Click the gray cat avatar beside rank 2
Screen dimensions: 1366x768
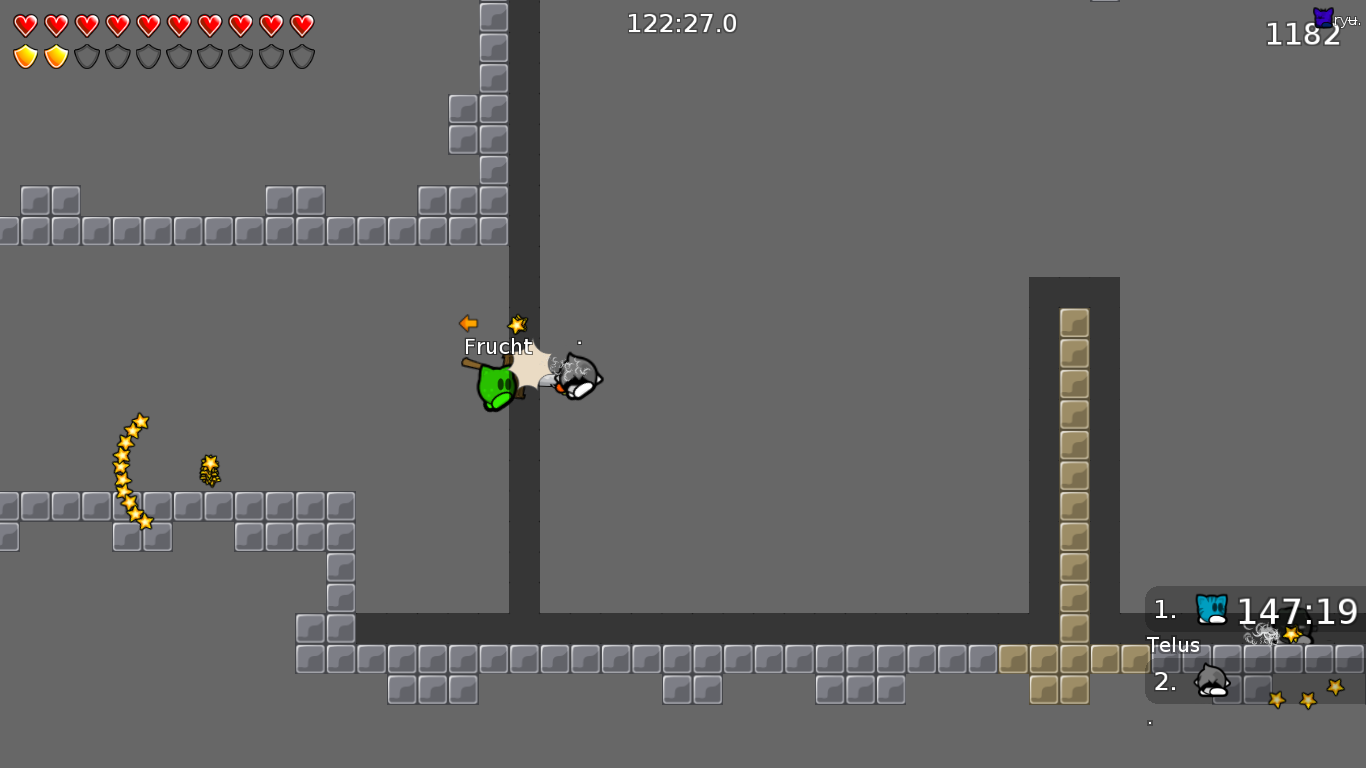(x=1210, y=684)
